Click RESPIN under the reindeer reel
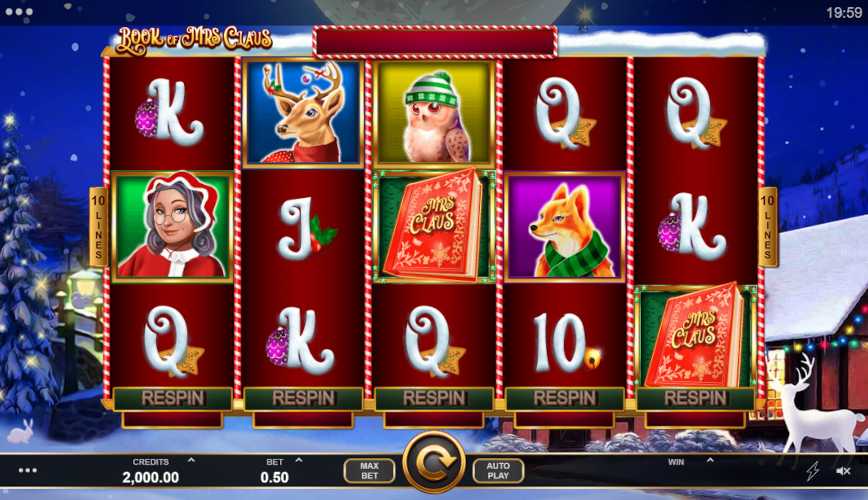Viewport: 868px width, 500px height. tap(303, 398)
